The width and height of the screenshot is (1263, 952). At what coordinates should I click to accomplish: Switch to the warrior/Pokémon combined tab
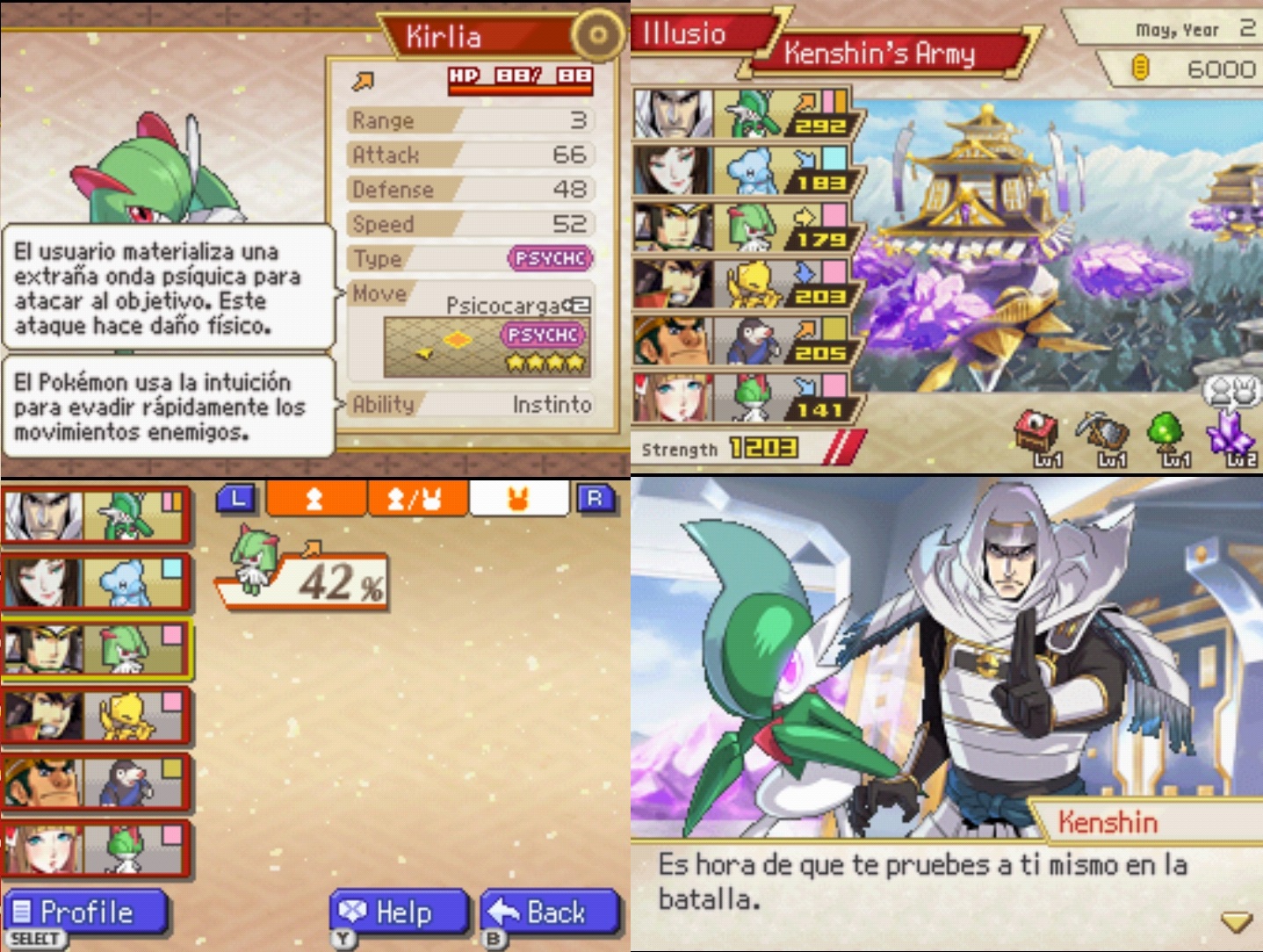point(418,499)
